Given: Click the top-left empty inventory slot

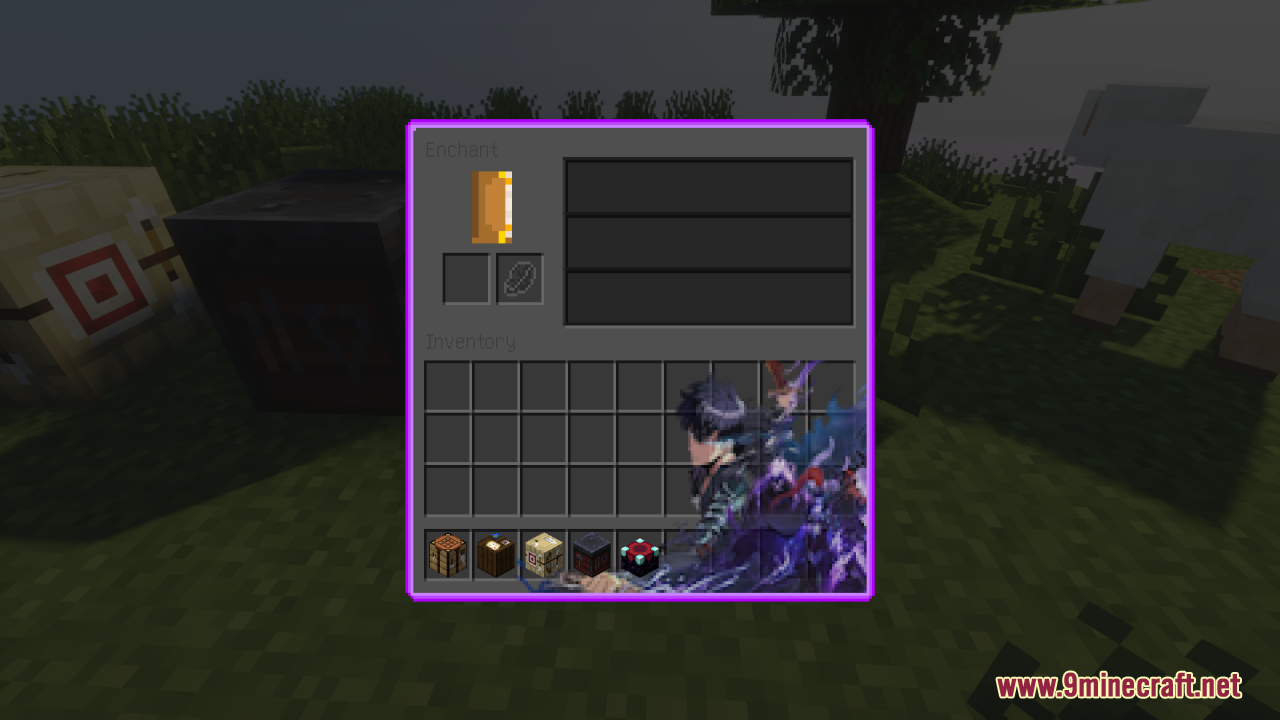Looking at the screenshot, I should point(447,385).
